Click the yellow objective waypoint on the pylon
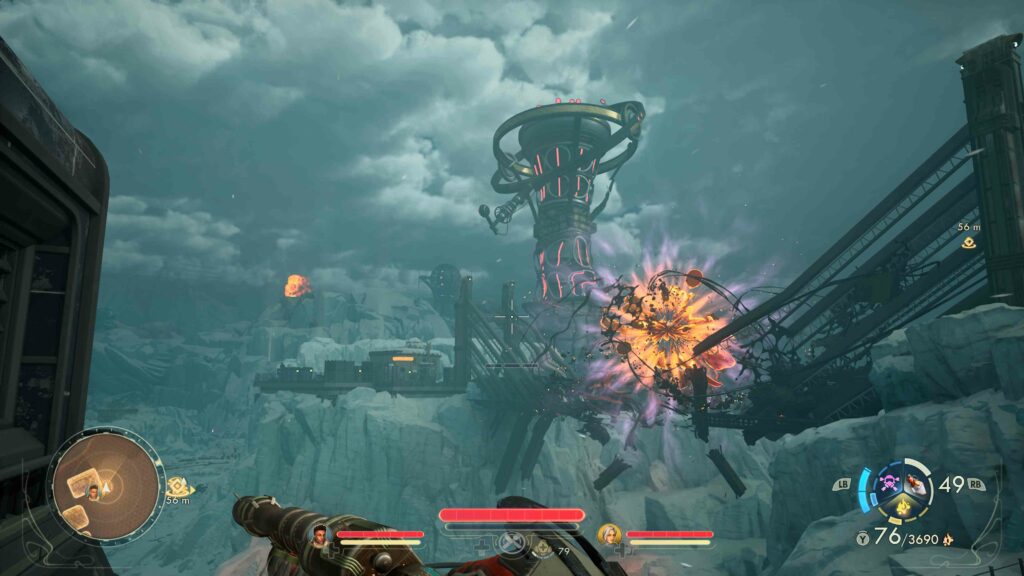The image size is (1024, 576). pyautogui.click(x=969, y=242)
